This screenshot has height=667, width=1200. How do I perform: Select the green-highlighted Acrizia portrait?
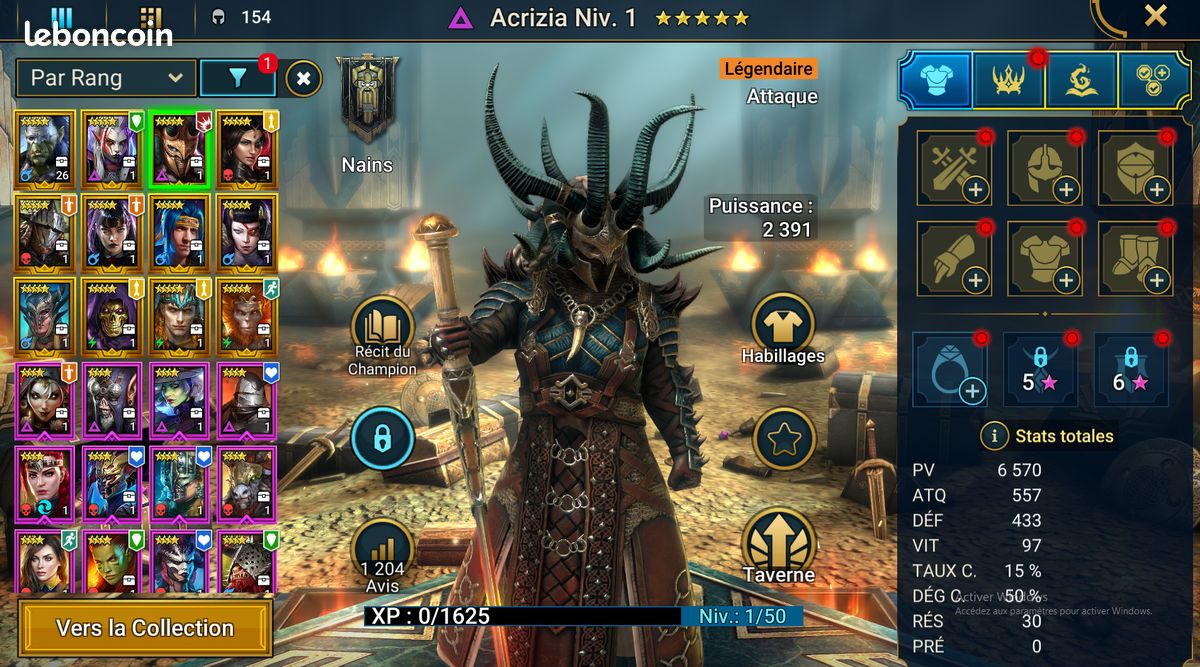pyautogui.click(x=182, y=148)
